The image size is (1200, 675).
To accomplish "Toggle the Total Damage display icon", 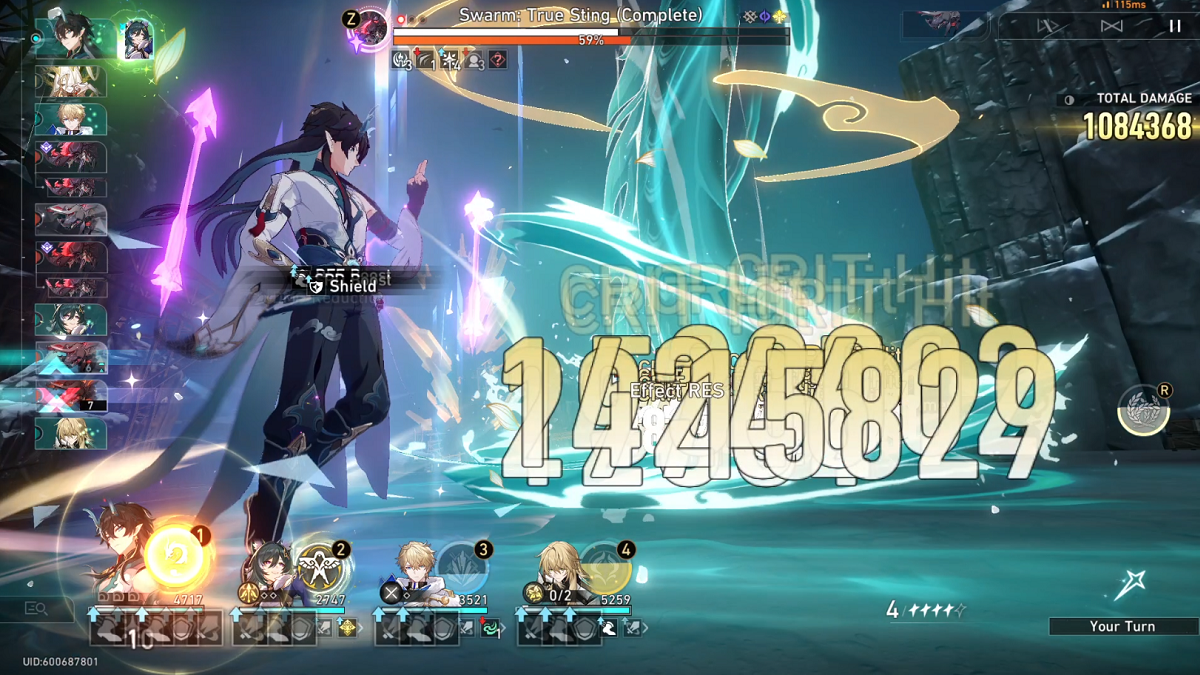I will 1069,99.
